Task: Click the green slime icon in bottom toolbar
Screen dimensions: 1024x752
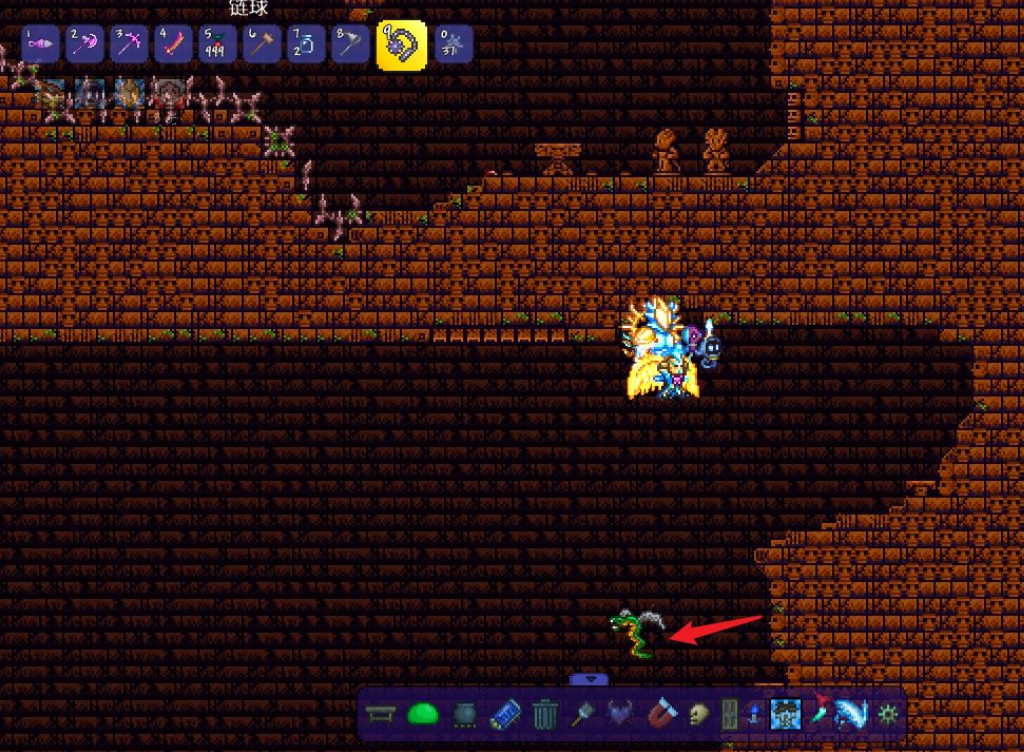Action: [423, 714]
